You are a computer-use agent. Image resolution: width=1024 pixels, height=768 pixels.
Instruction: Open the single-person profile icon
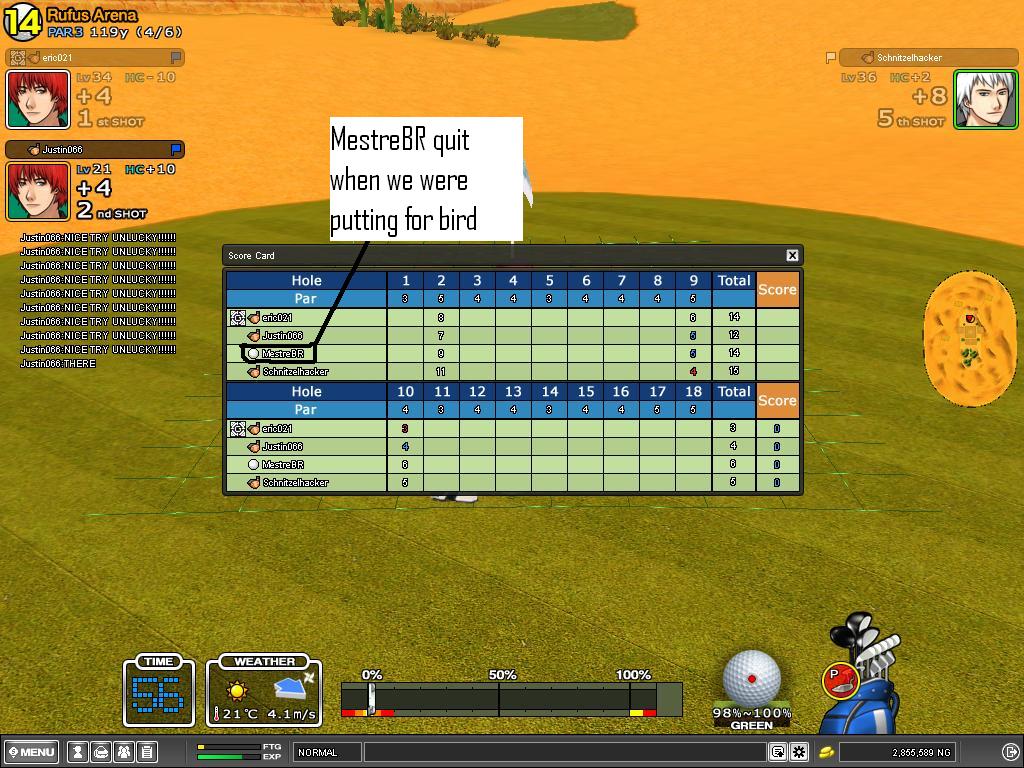tap(77, 752)
